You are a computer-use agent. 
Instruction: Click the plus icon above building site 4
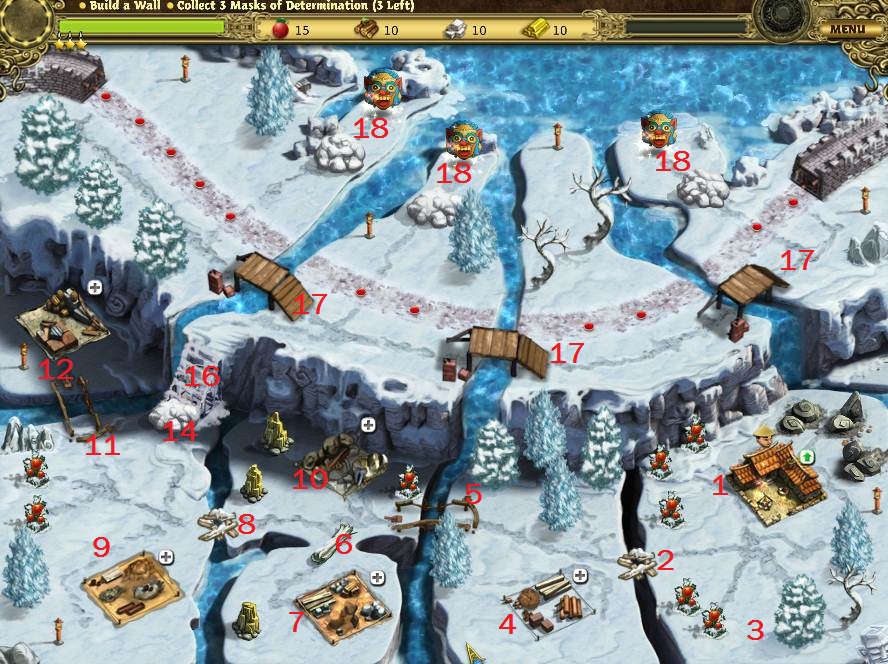580,575
